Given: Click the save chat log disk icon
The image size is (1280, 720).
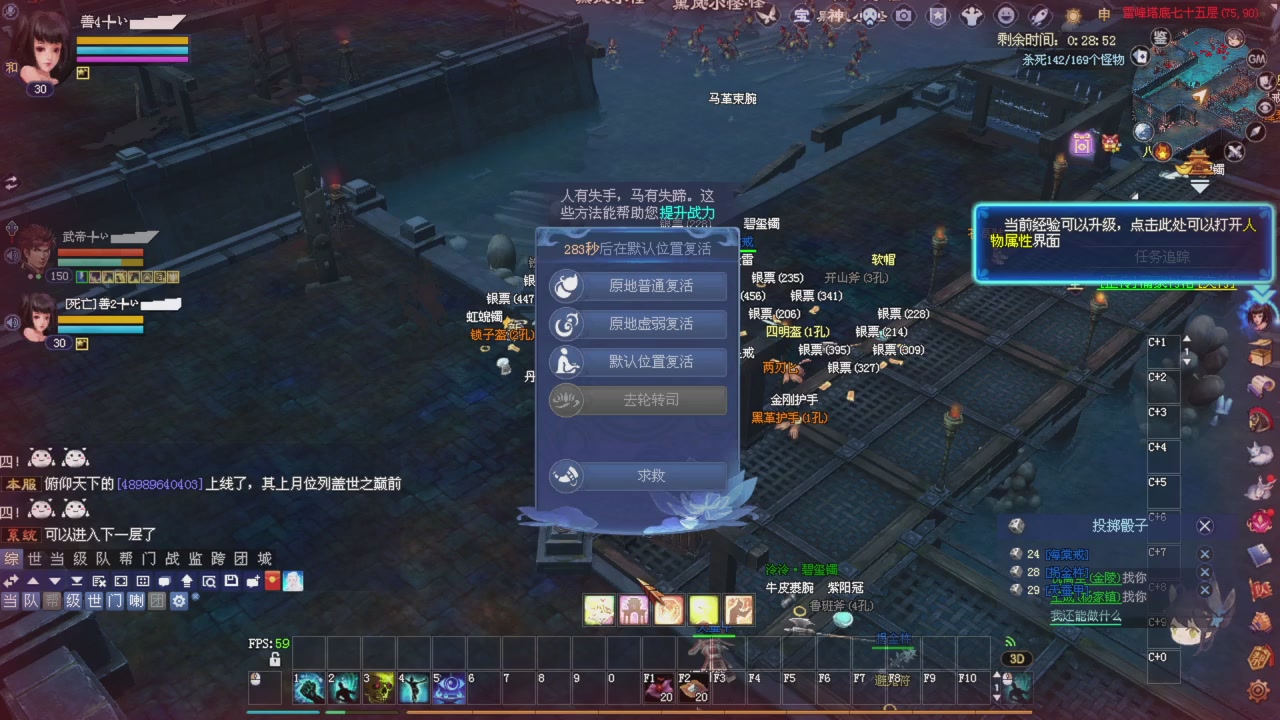Looking at the screenshot, I should point(232,581).
